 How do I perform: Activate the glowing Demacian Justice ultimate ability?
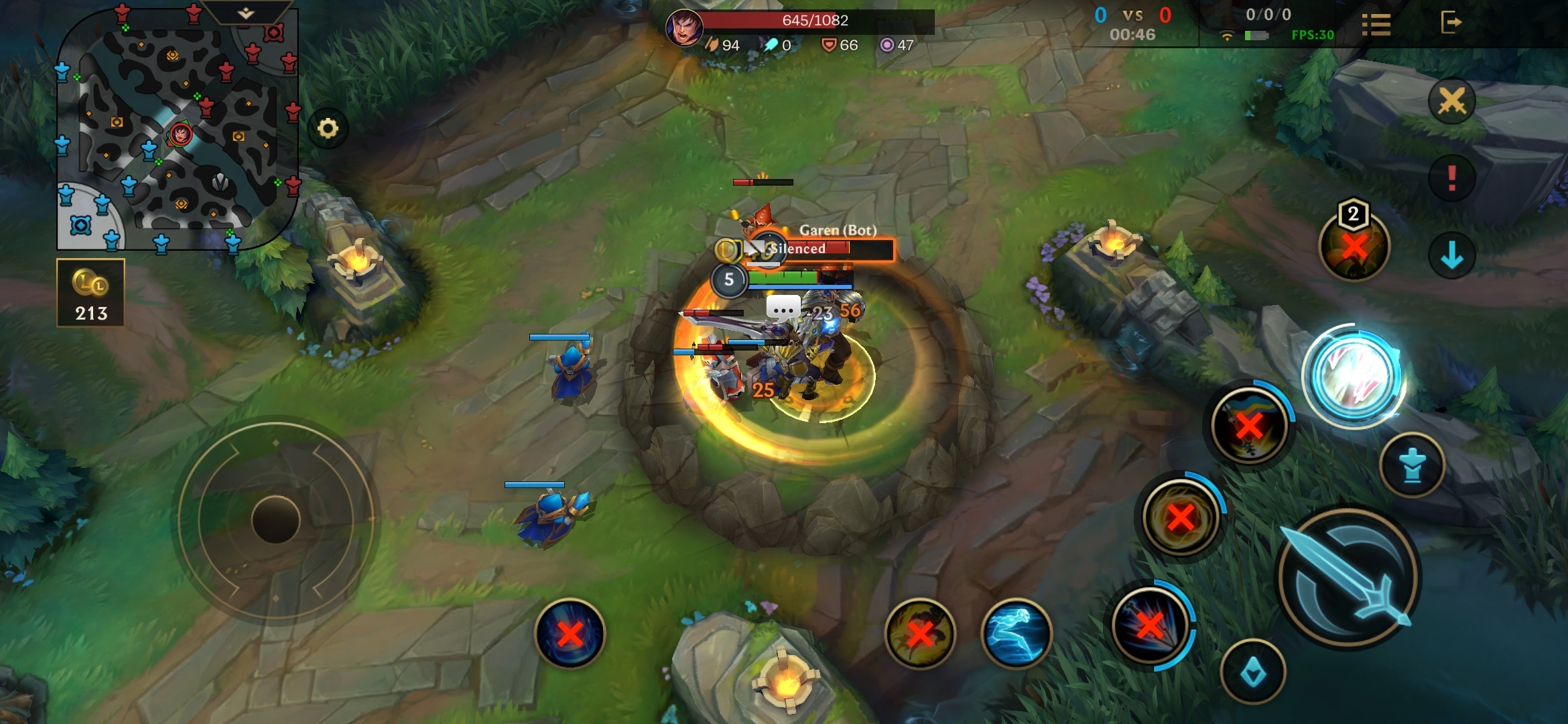[1354, 377]
